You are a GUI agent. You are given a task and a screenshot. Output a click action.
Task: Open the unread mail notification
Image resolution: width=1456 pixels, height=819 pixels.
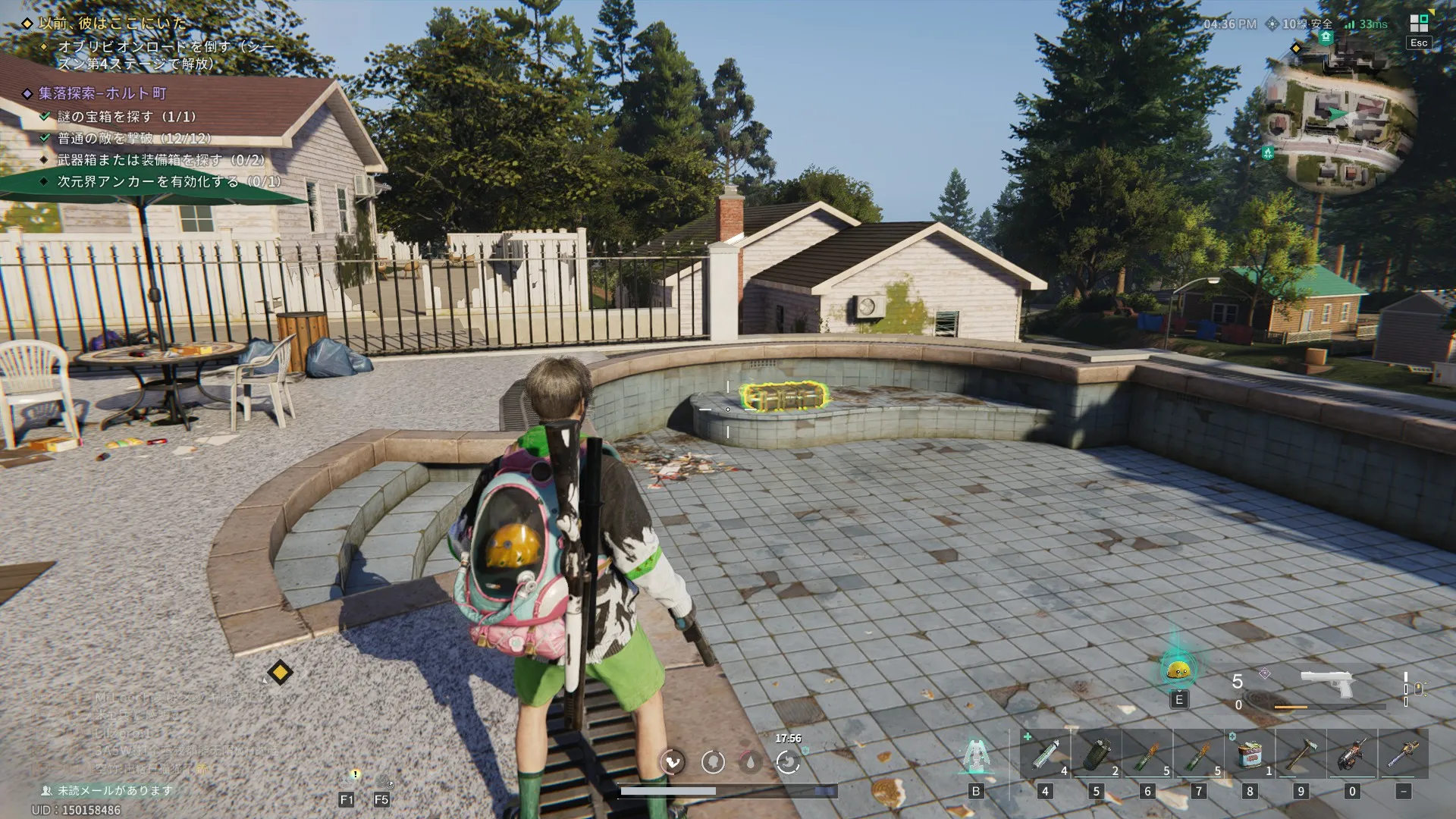[x=114, y=790]
